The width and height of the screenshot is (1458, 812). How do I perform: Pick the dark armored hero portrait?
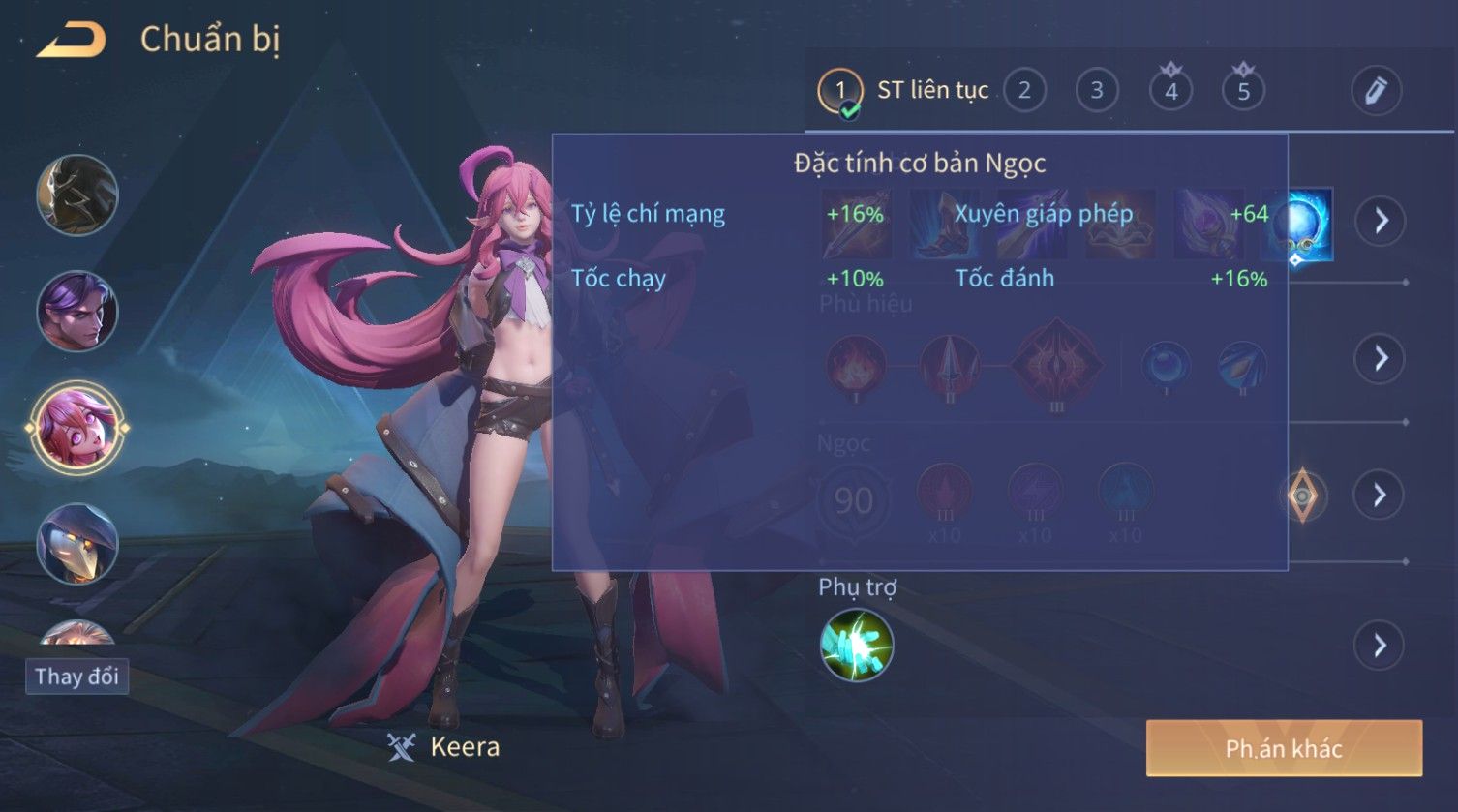pyautogui.click(x=77, y=195)
